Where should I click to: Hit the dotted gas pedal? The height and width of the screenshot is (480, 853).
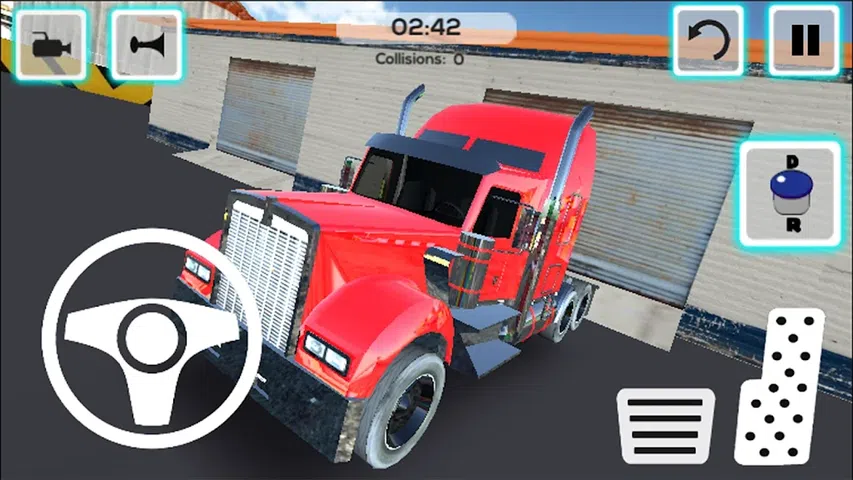pos(781,388)
